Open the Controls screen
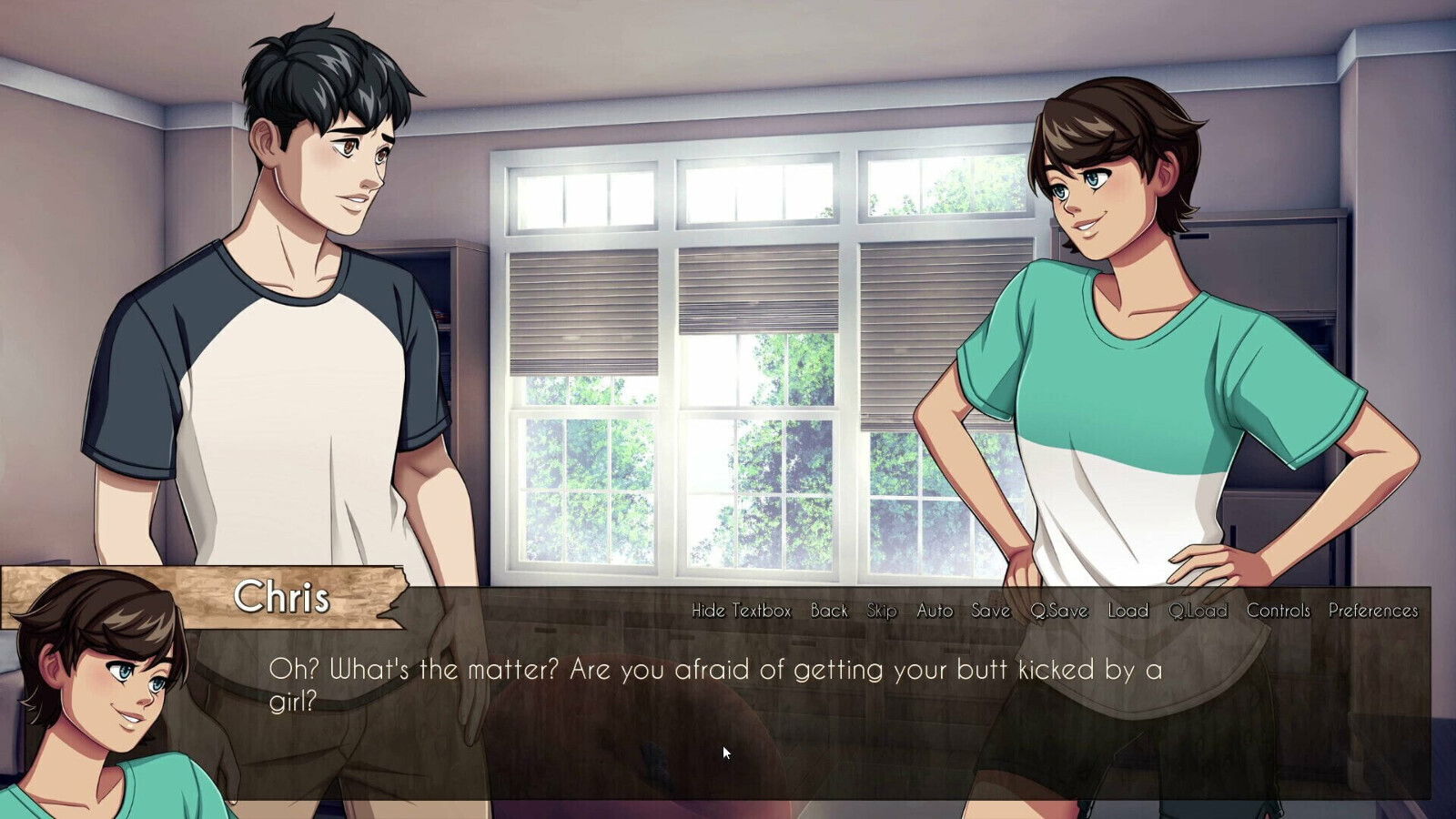The image size is (1456, 819). tap(1279, 612)
